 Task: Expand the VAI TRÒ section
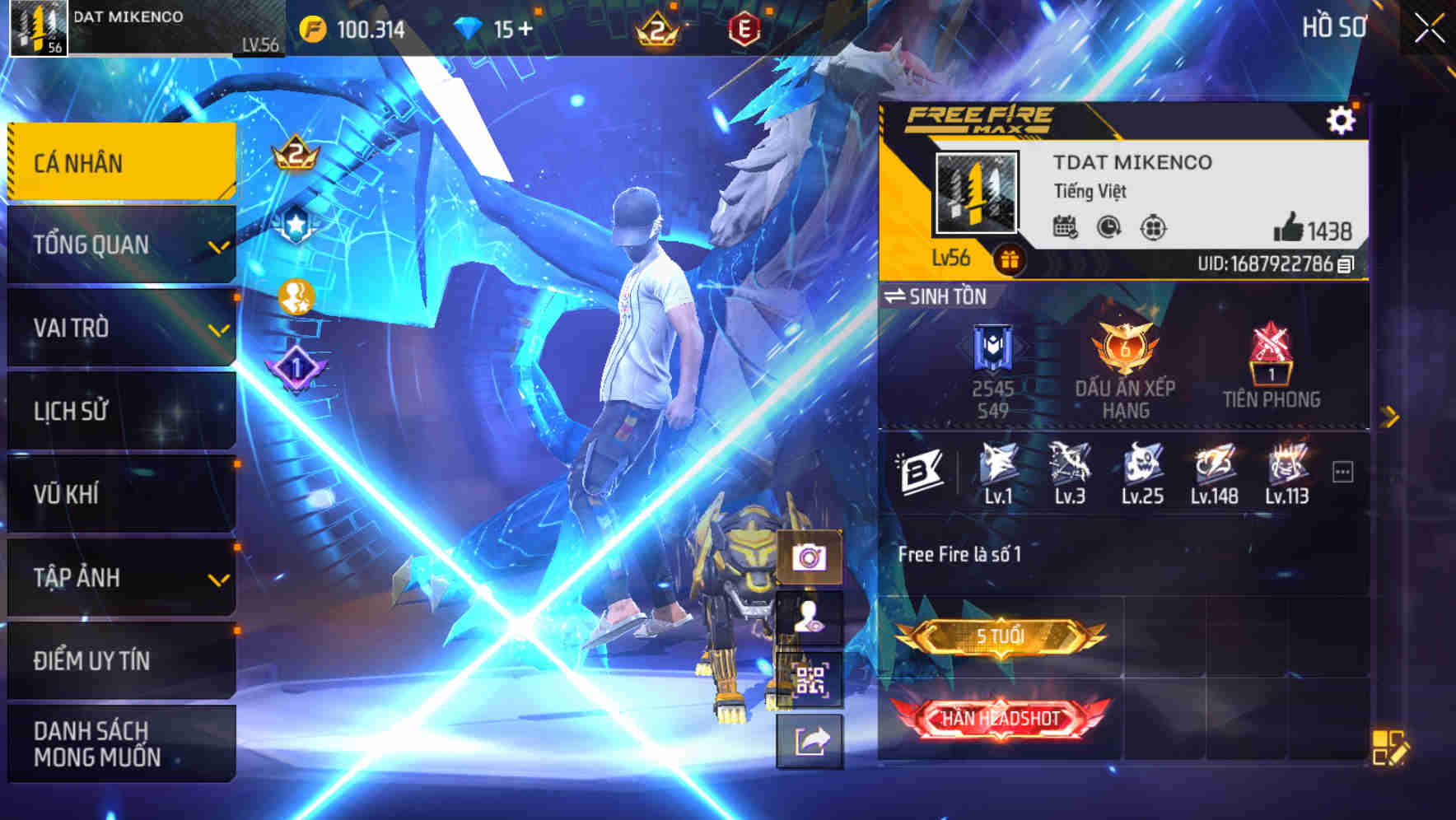coord(121,328)
